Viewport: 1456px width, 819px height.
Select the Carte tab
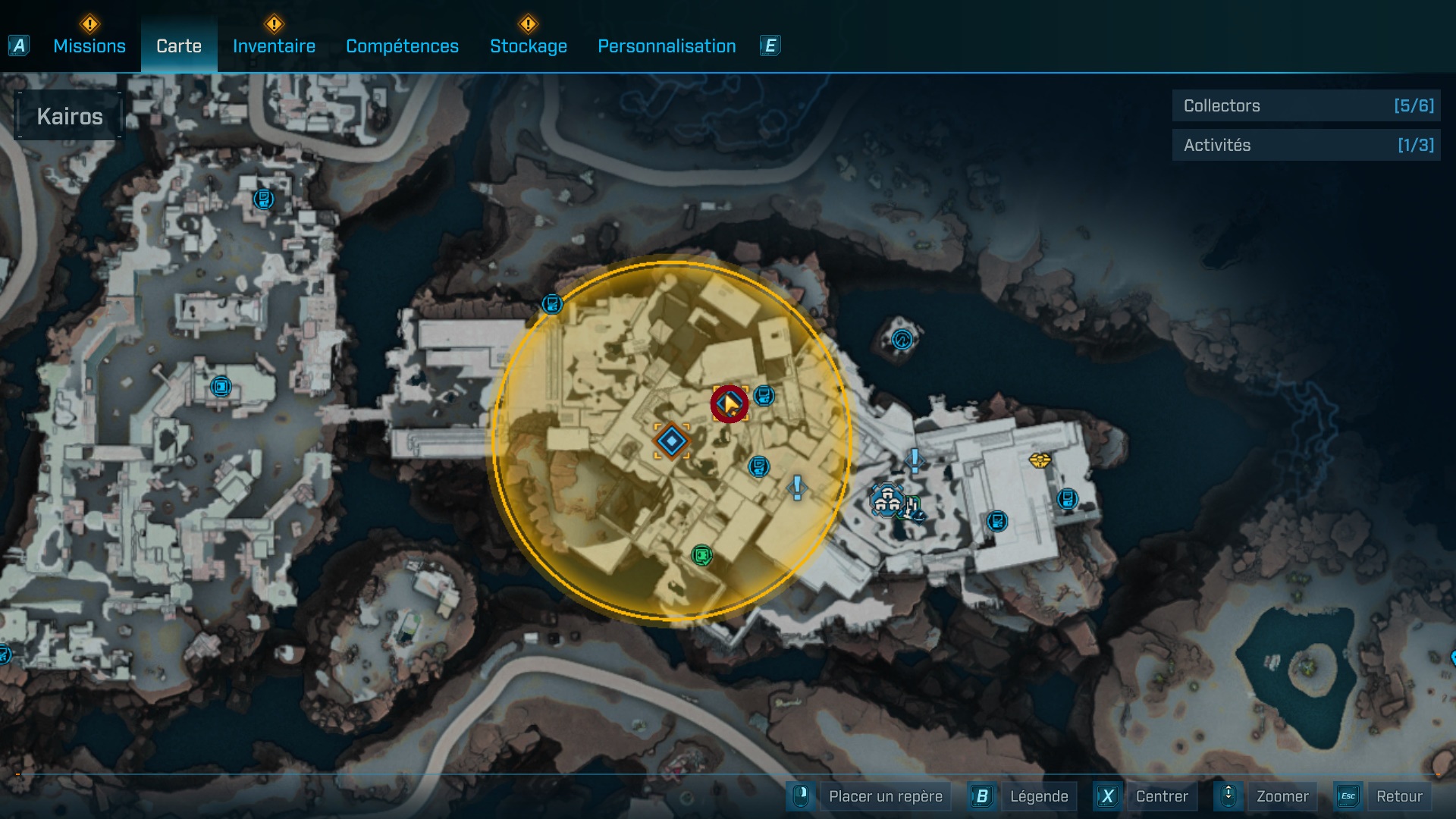[x=179, y=46]
